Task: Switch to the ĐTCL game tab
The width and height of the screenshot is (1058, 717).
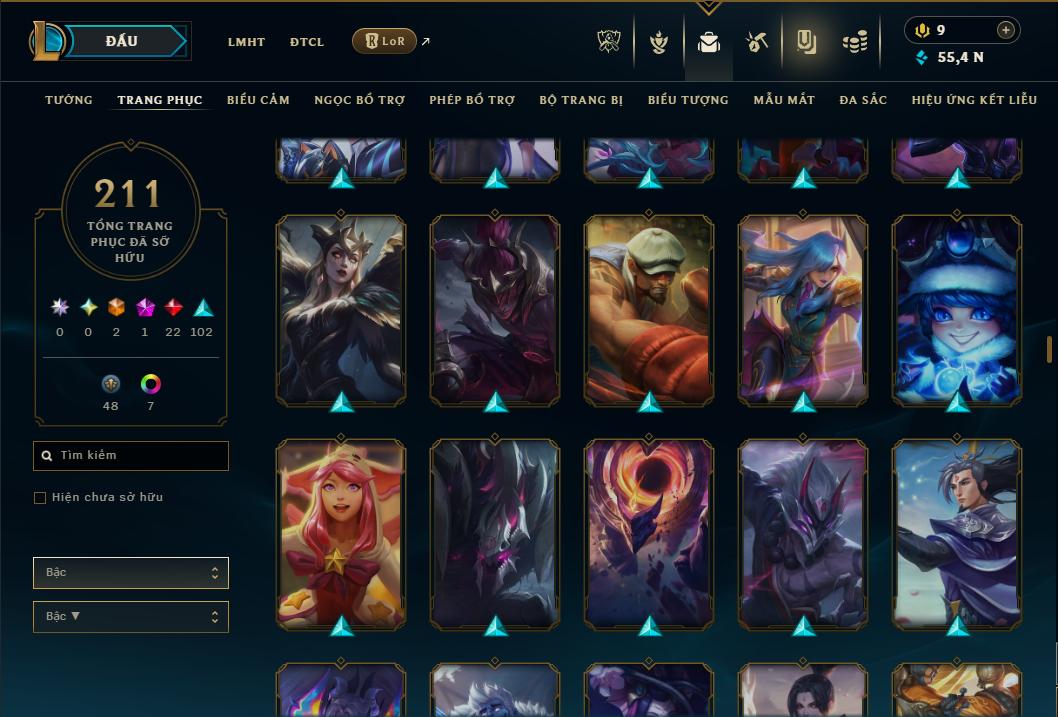Action: pos(307,42)
